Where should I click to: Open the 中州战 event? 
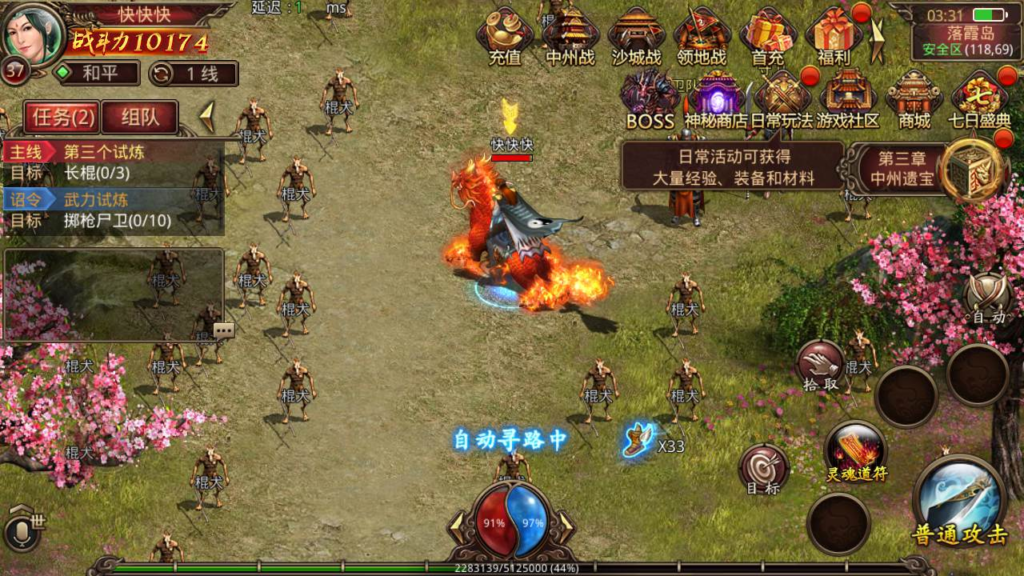pos(570,36)
